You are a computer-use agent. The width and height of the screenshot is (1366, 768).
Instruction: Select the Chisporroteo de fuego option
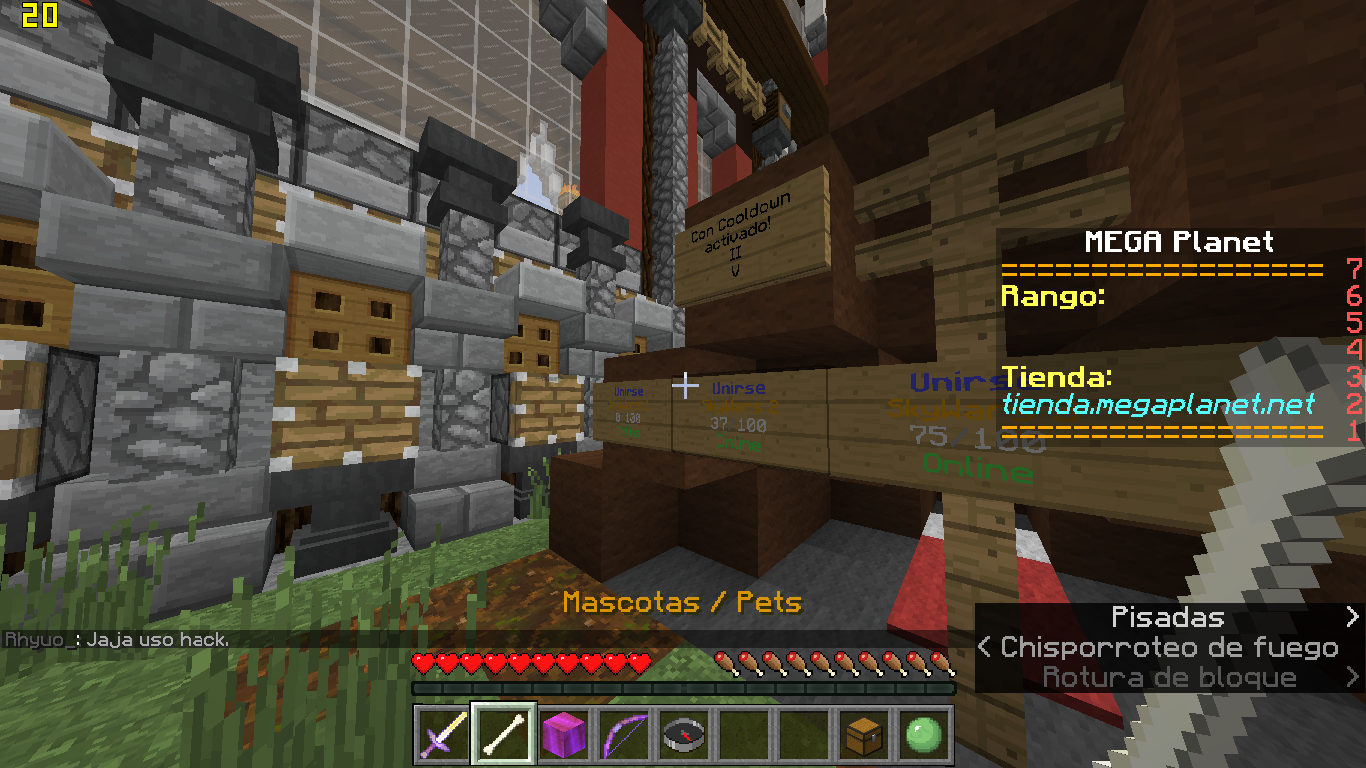click(x=1169, y=648)
